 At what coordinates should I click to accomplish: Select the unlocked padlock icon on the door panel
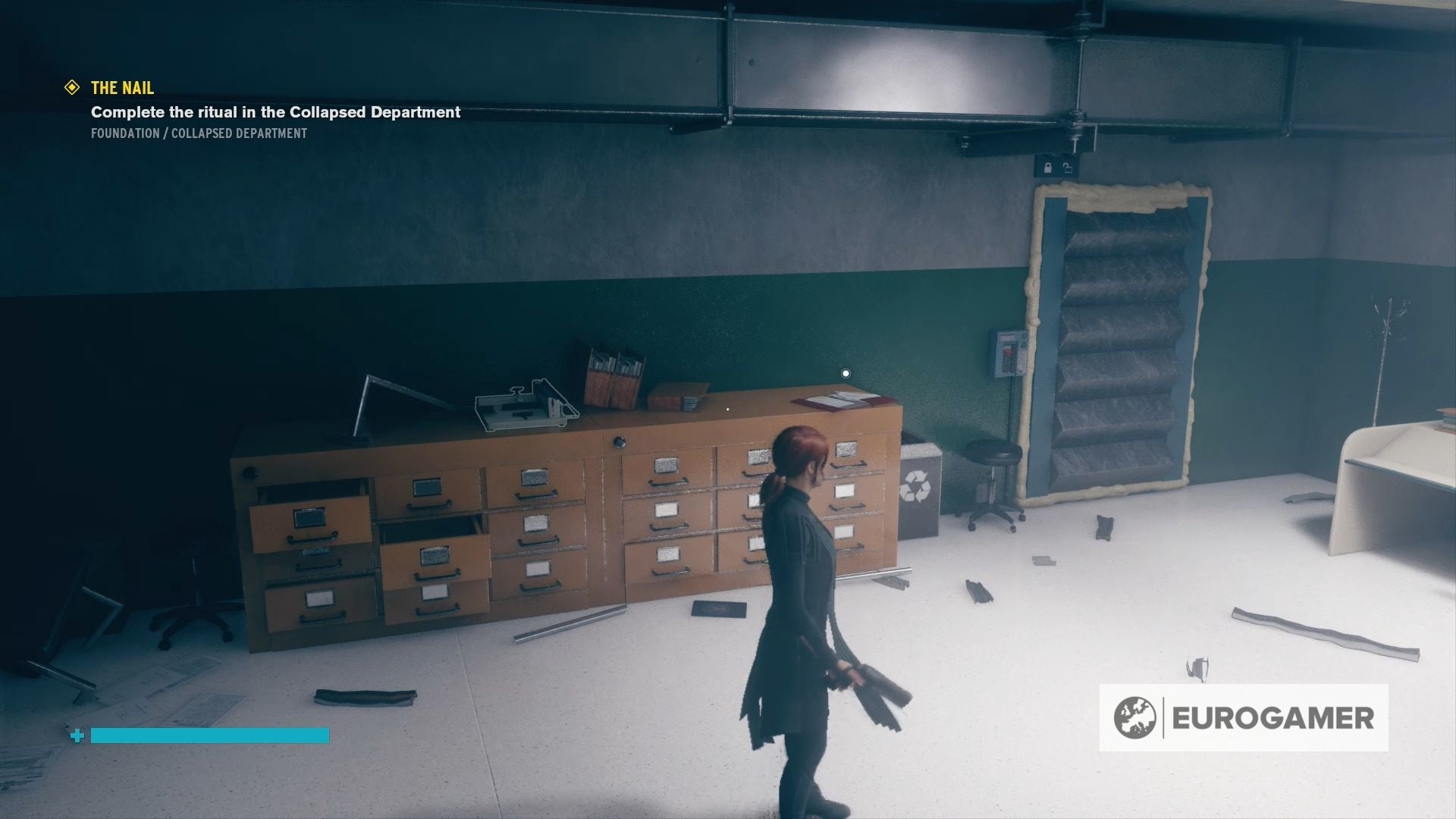pyautogui.click(x=1067, y=168)
